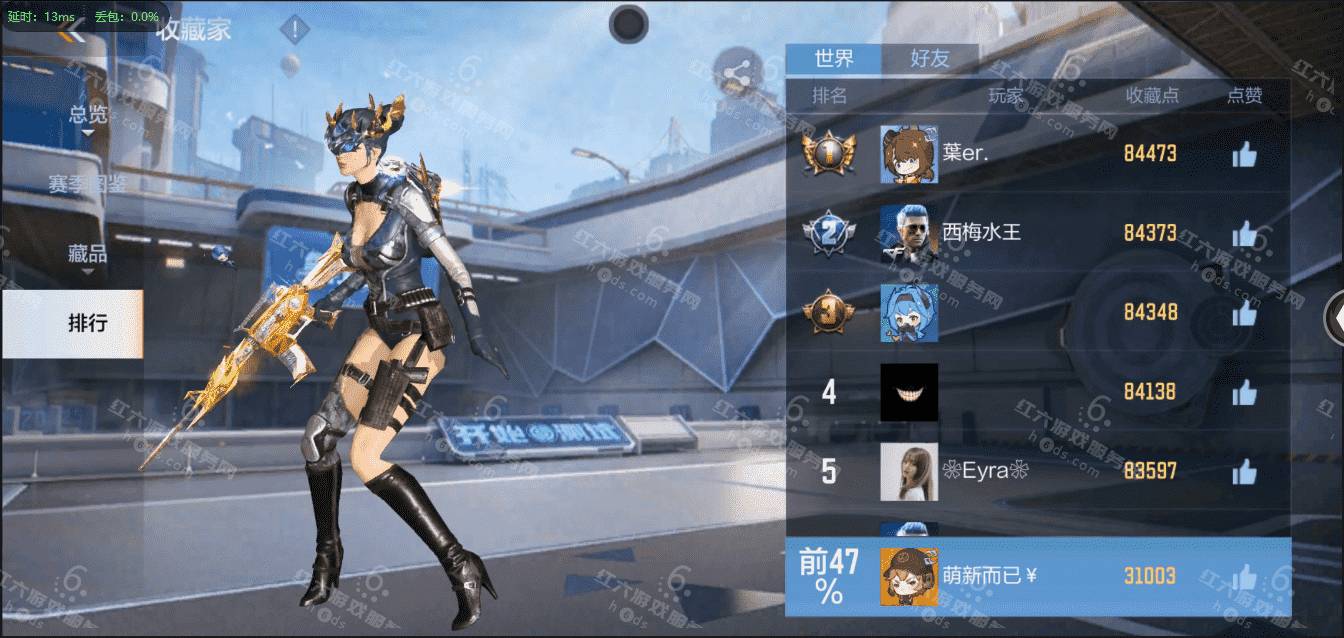Like the rank 4 player

[1244, 392]
